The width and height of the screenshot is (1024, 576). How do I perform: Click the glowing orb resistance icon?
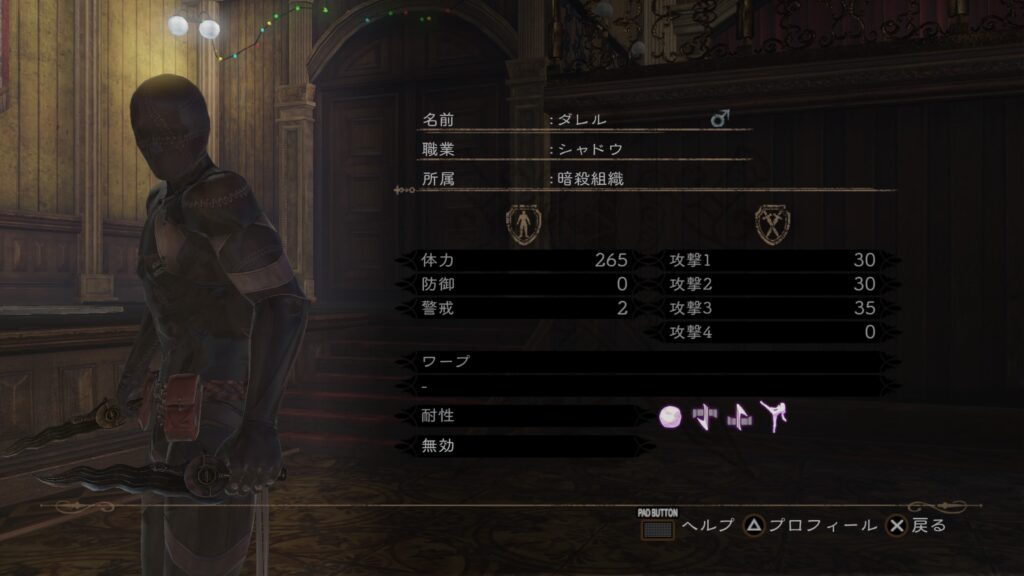pos(670,417)
